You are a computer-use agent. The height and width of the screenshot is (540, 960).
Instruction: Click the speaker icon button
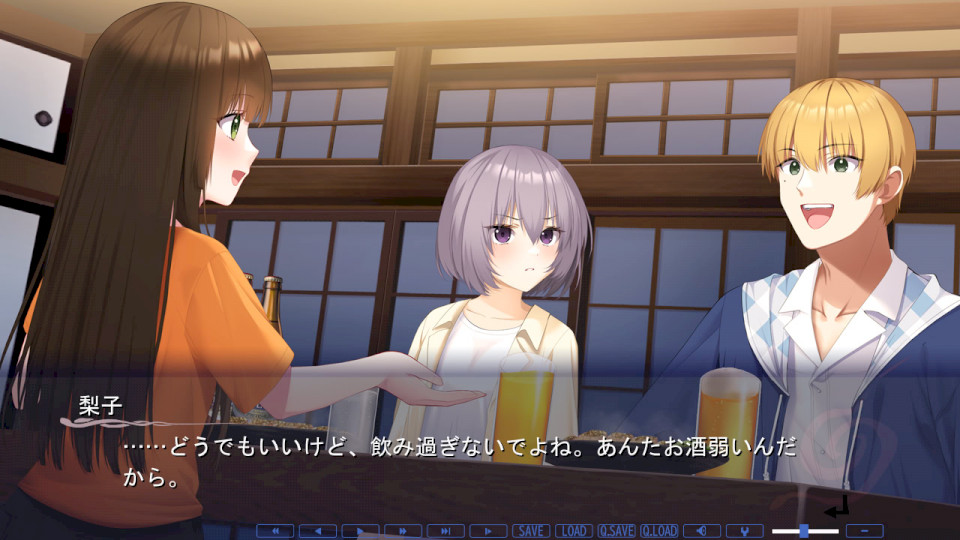pos(702,531)
